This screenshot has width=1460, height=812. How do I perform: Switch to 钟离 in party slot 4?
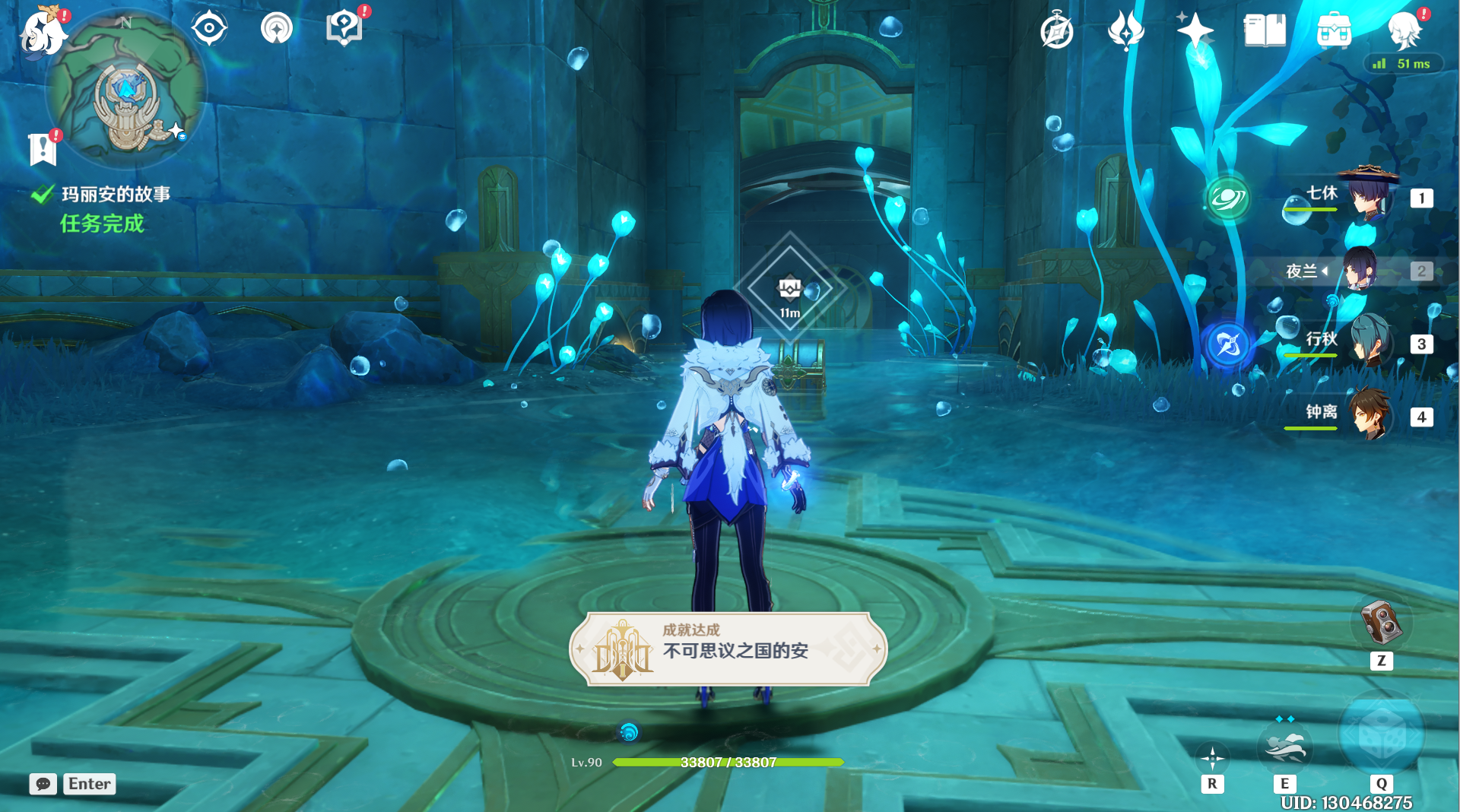(1371, 415)
